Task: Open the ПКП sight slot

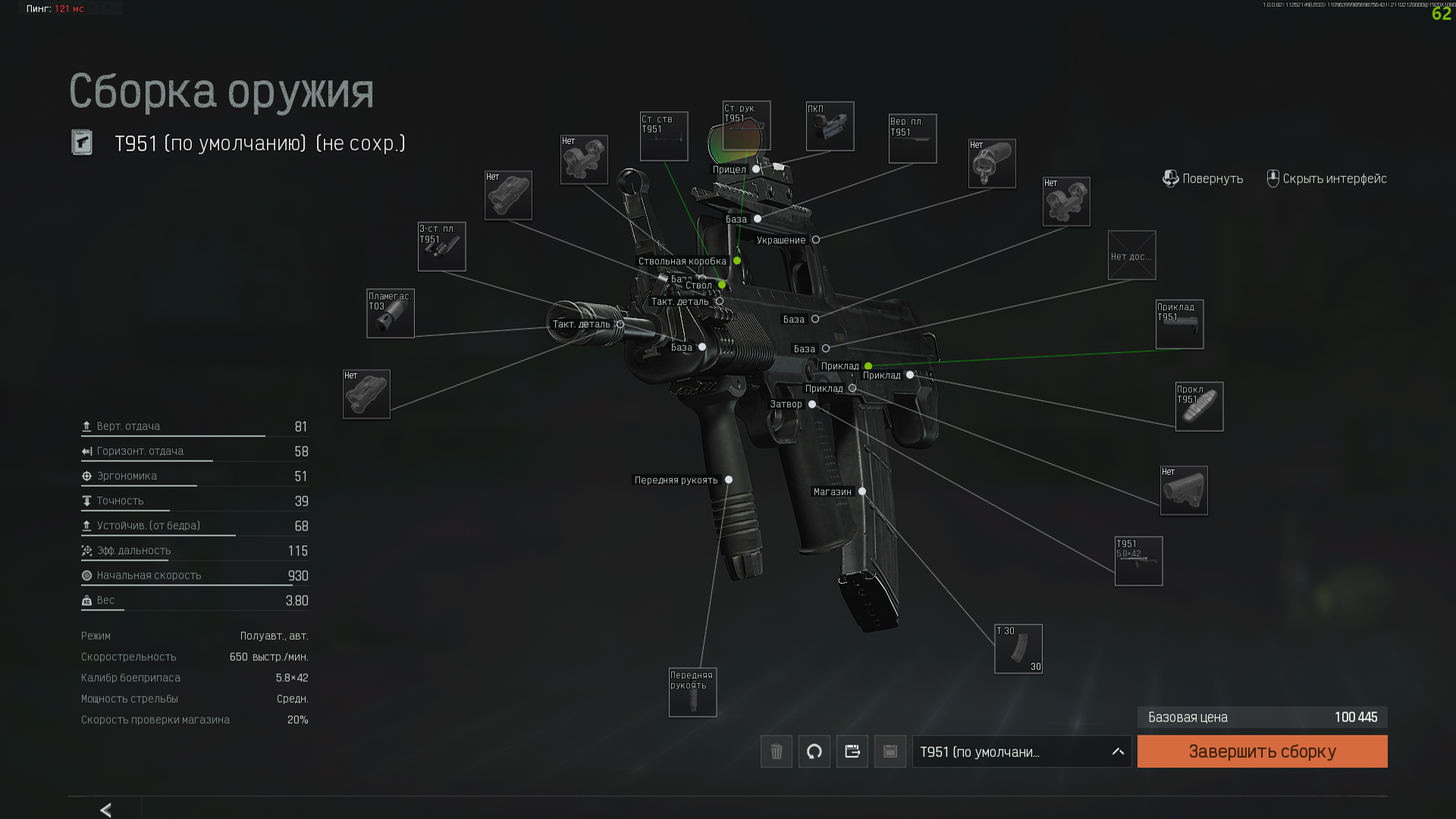Action: click(830, 126)
